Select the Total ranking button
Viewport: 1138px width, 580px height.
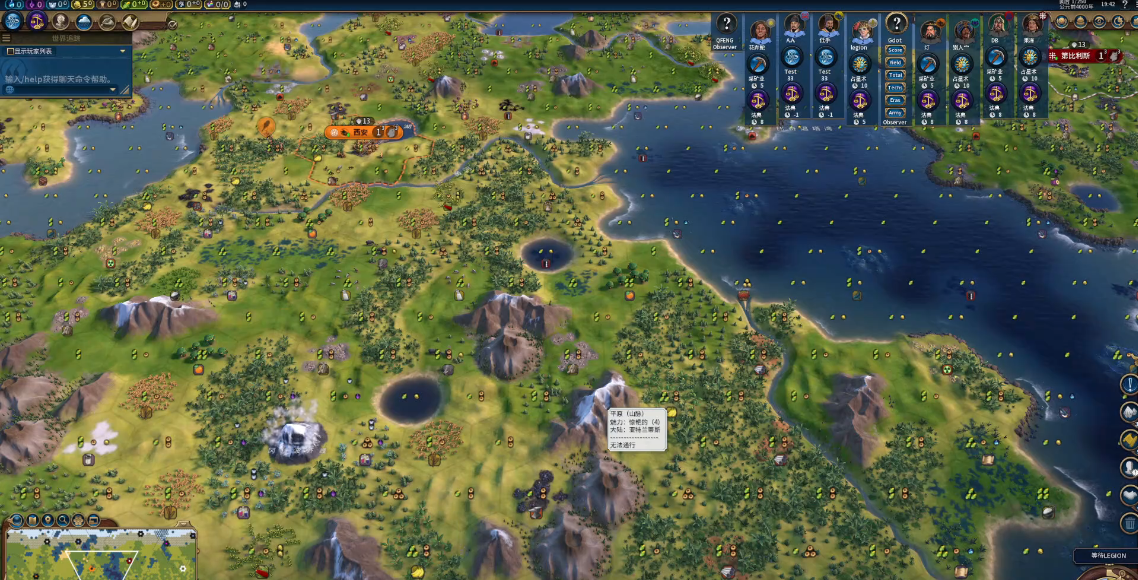[895, 75]
